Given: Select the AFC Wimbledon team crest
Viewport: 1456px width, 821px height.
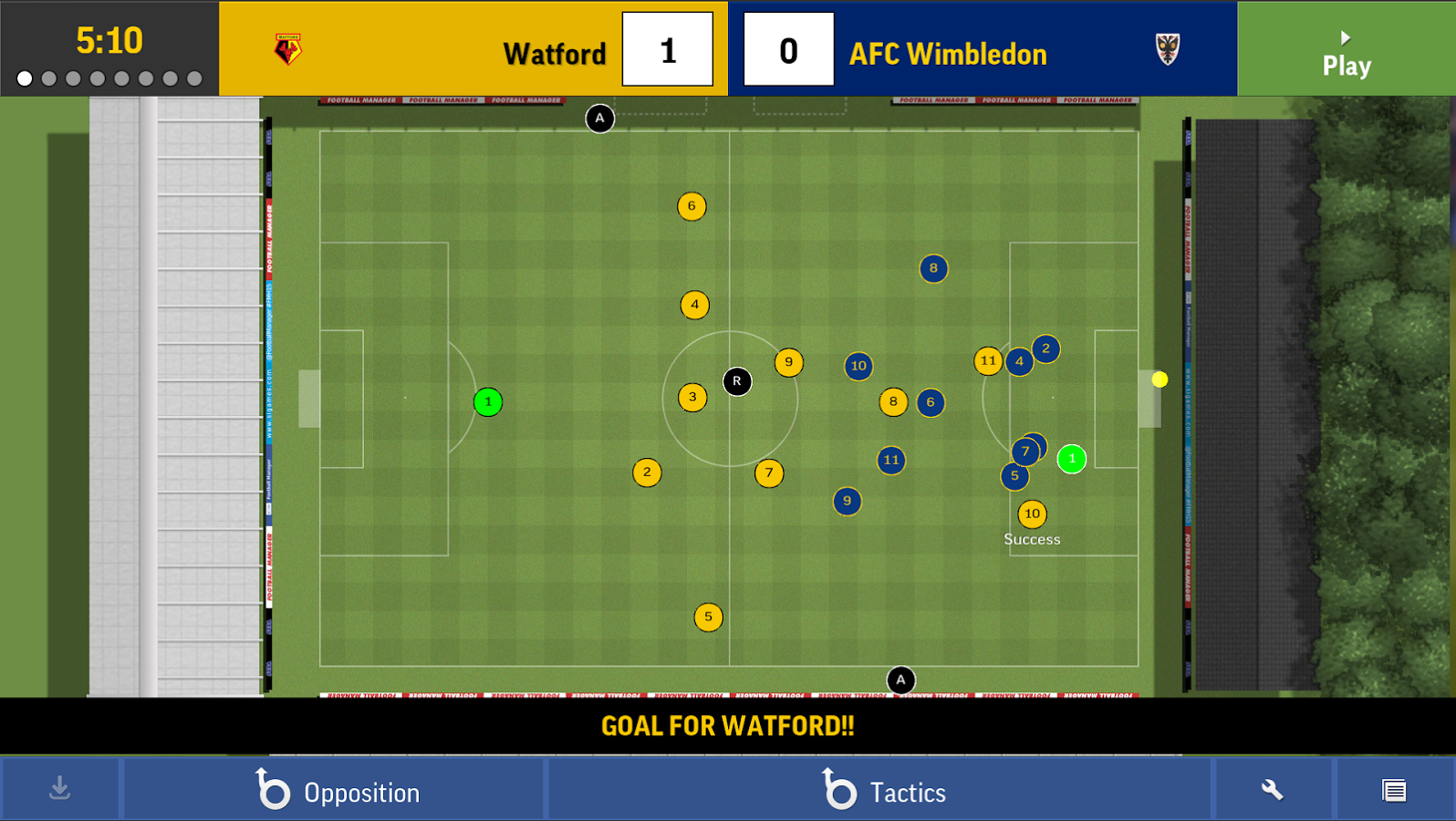Looking at the screenshot, I should coord(1168,49).
